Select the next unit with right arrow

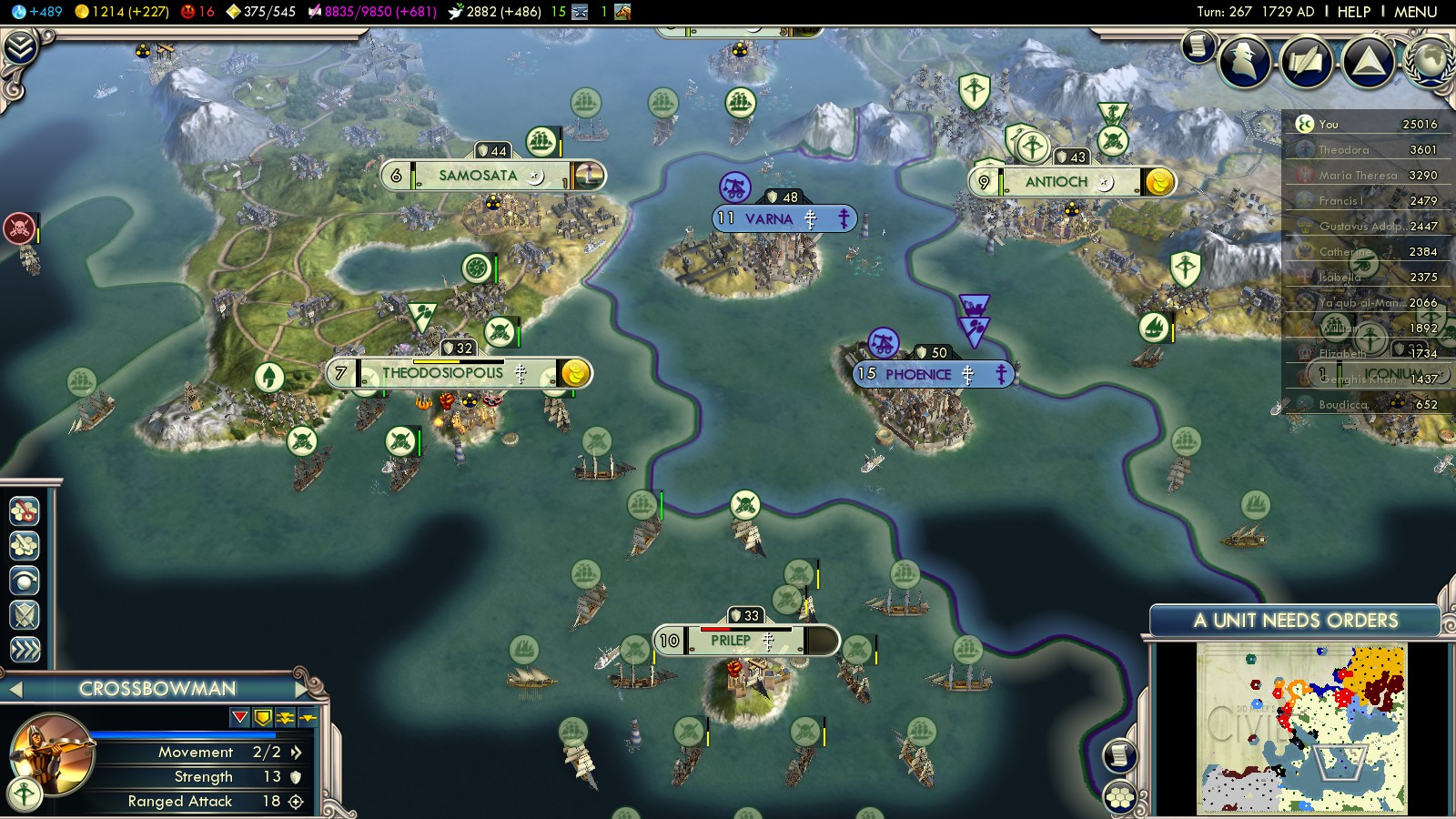303,689
